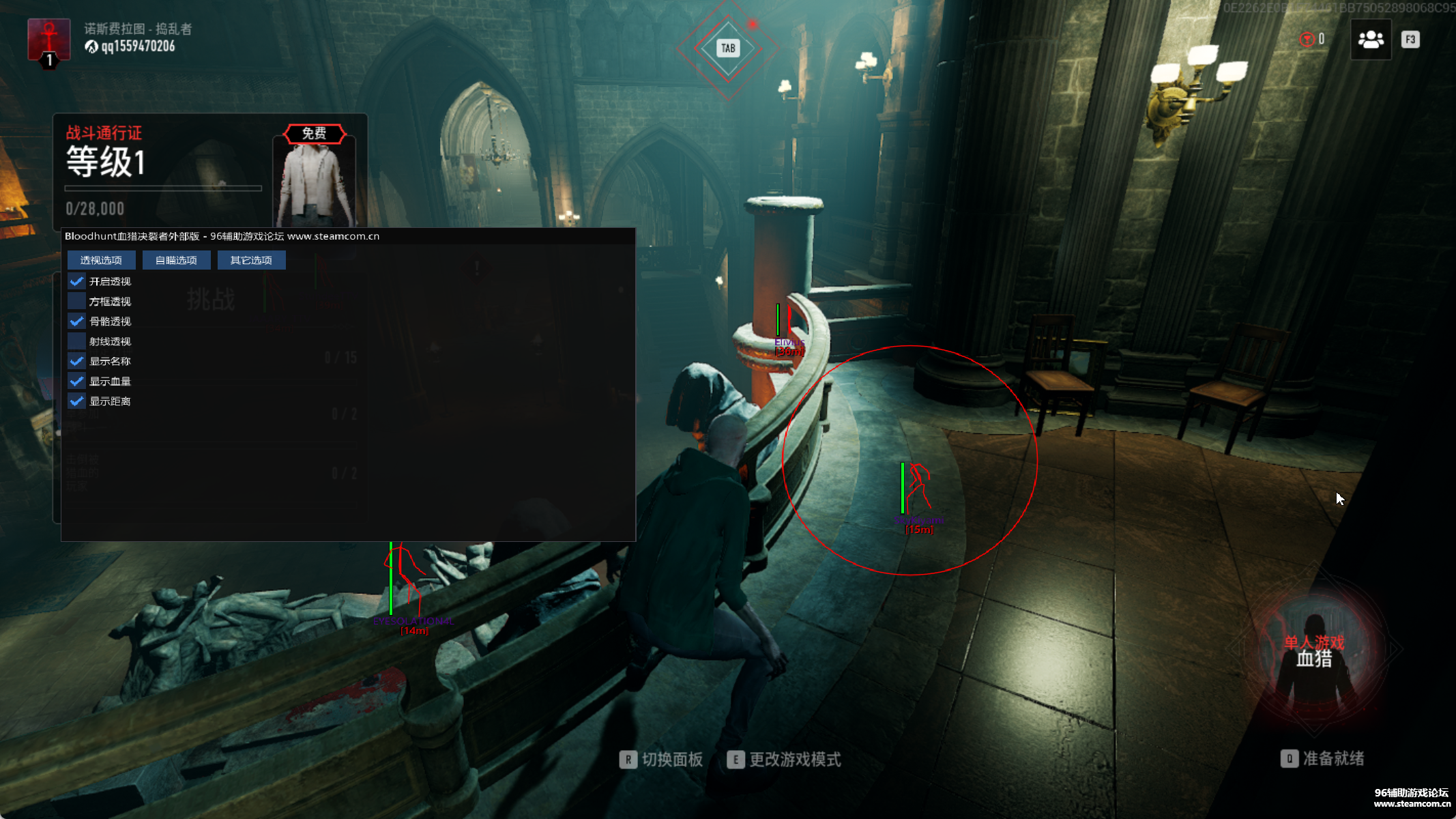
Task: Switch to the 其它选项 overlay tab
Action: [251, 260]
